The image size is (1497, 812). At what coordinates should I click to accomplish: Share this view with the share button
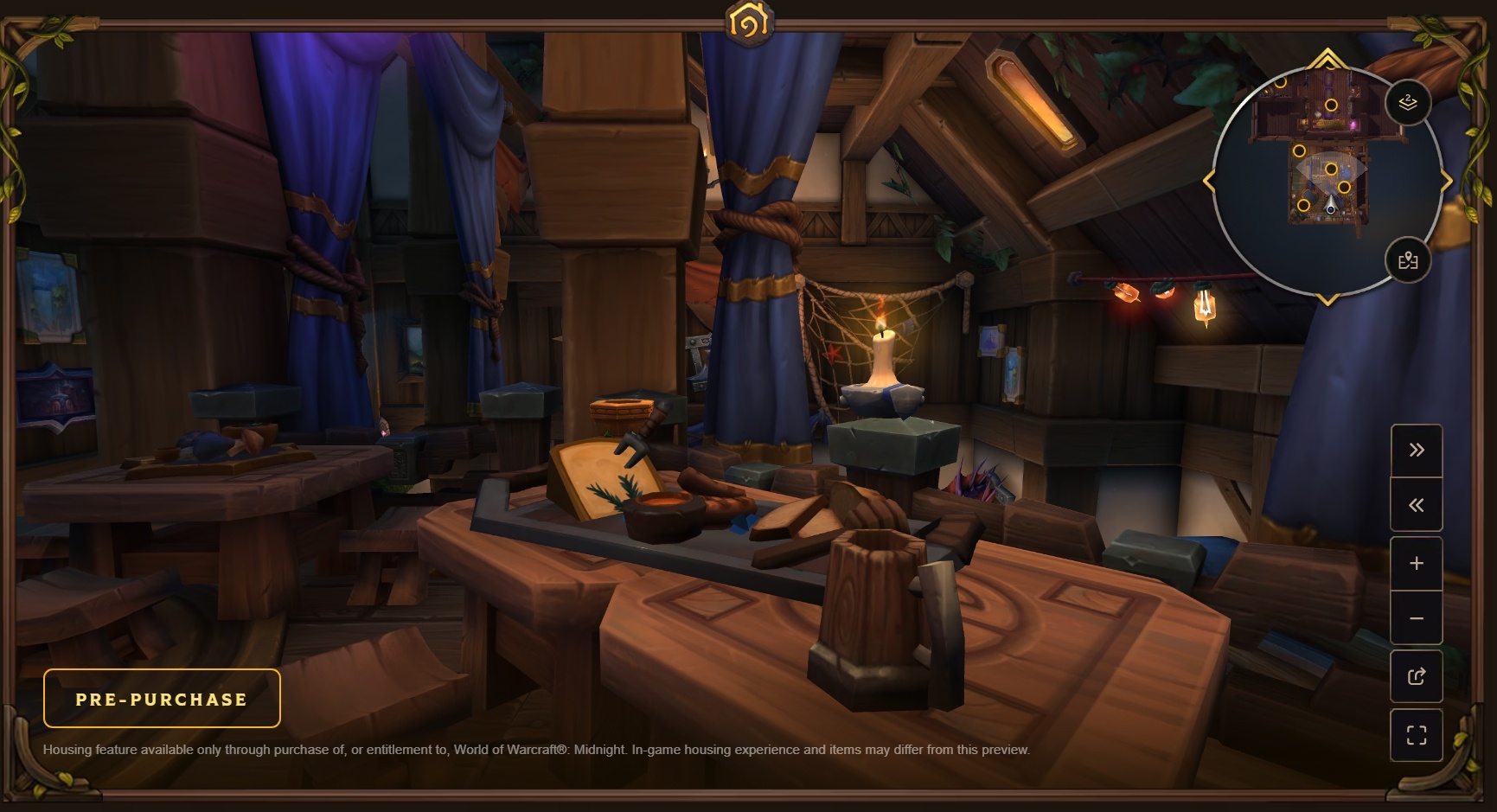[x=1416, y=676]
